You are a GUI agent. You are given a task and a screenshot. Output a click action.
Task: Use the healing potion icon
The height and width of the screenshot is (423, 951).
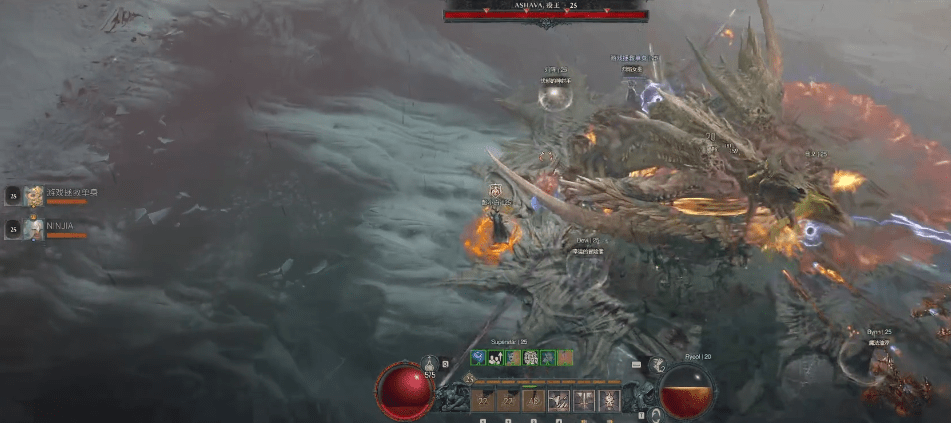click(x=430, y=364)
